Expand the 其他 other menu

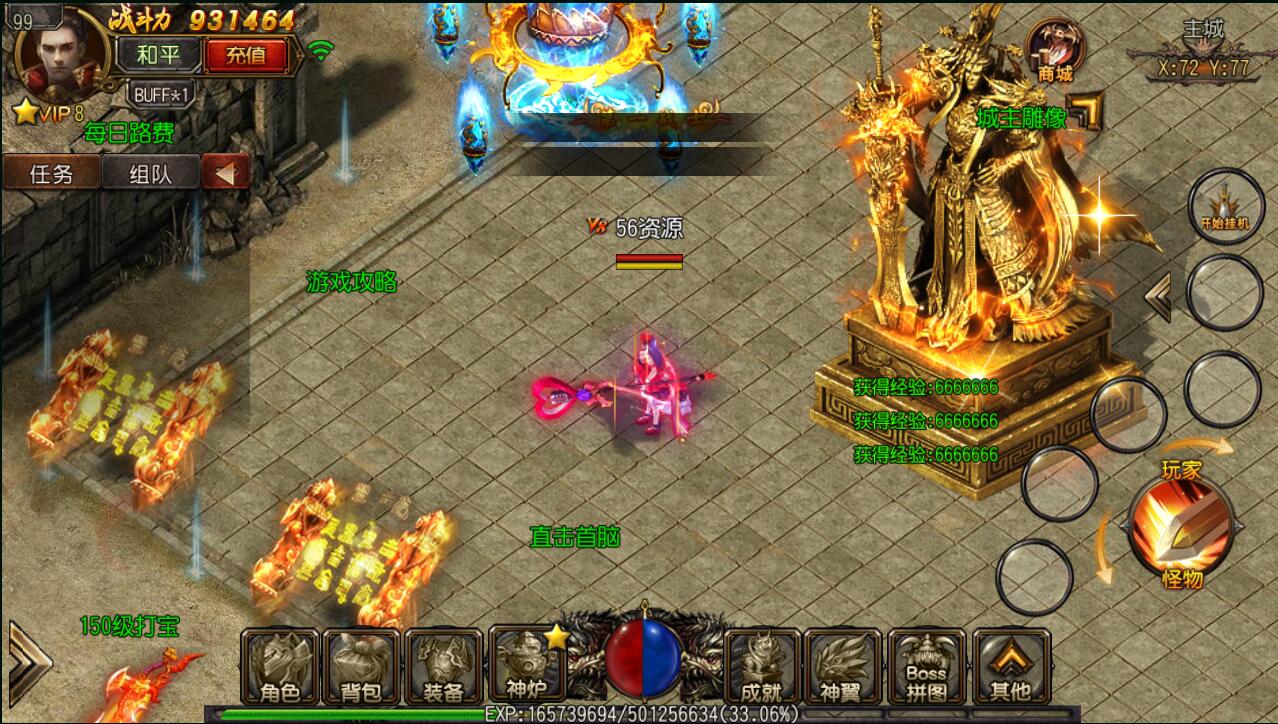coord(1010,667)
